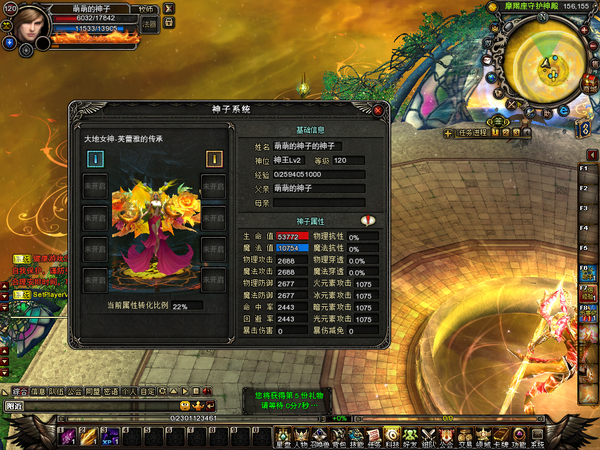Close the 神子系统 window
Screen dimensions: 600x450
click(x=378, y=111)
